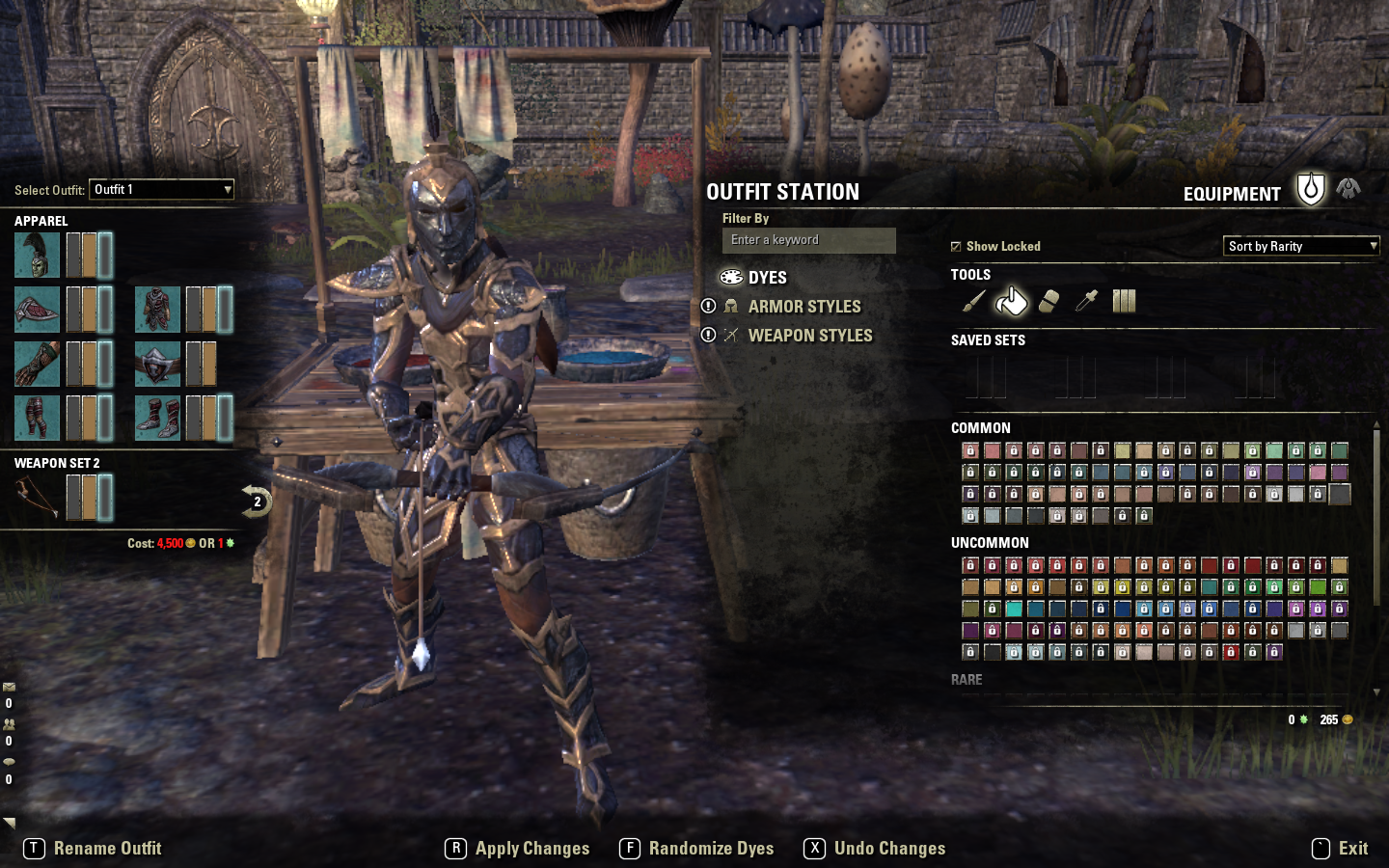The width and height of the screenshot is (1389, 868).
Task: Pick the gauntlet gloves apparel slot
Action: pyautogui.click(x=38, y=364)
